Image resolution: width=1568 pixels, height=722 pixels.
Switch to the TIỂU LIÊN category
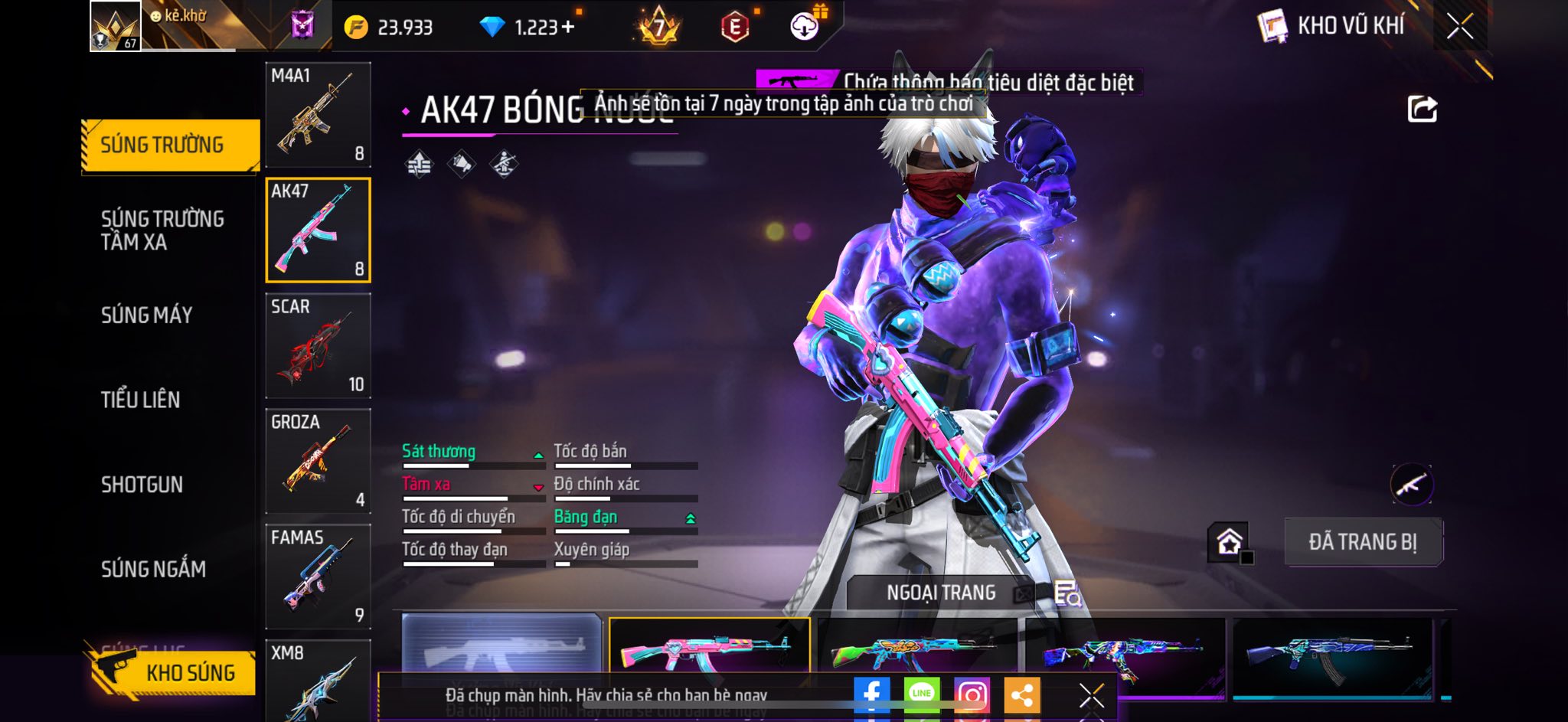click(140, 400)
